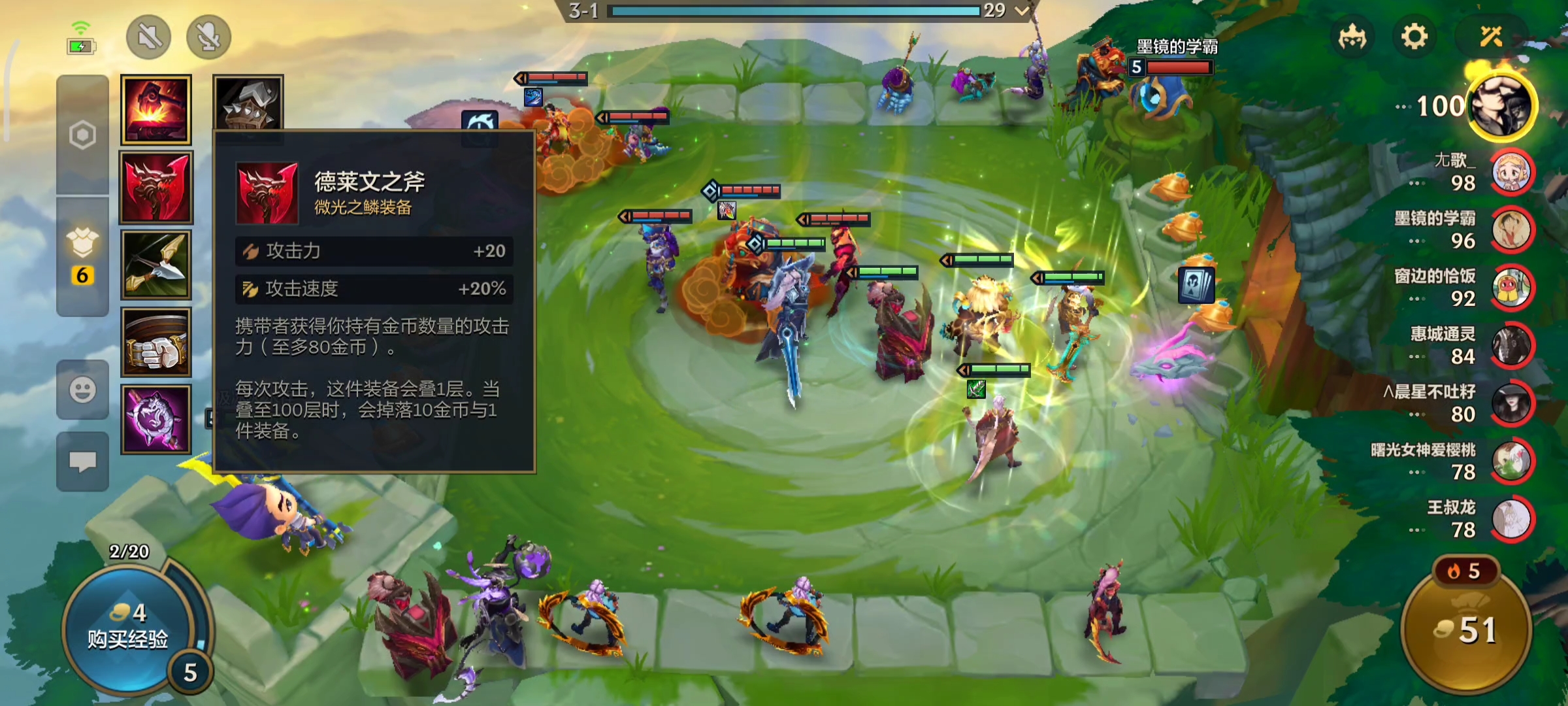Click your own avatar showing 100 HP
Viewport: 1568px width, 706px height.
[x=1503, y=107]
